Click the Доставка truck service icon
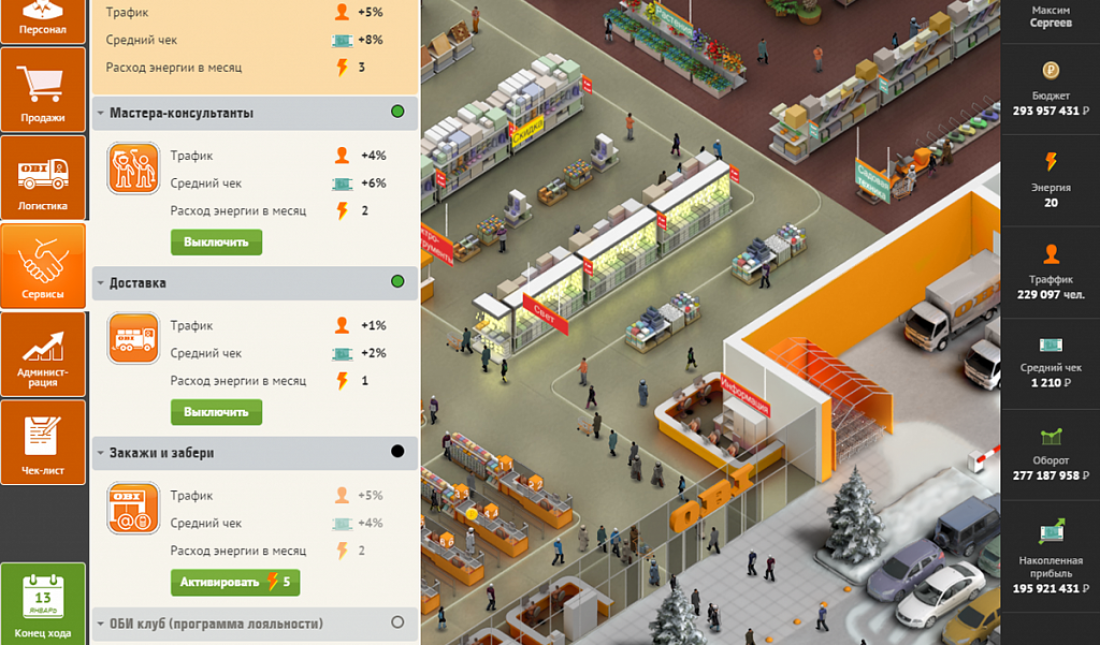The image size is (1100, 645). tap(133, 339)
